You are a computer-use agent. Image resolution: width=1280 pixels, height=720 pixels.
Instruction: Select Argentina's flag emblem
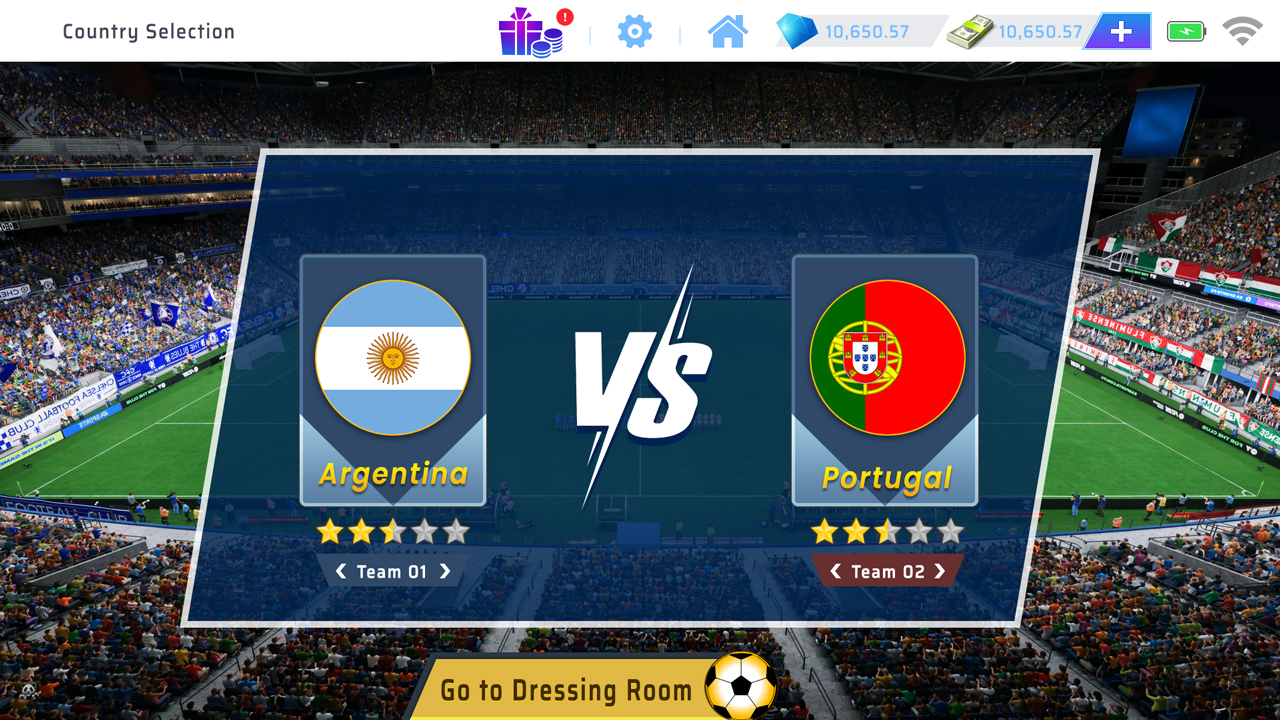tap(393, 356)
